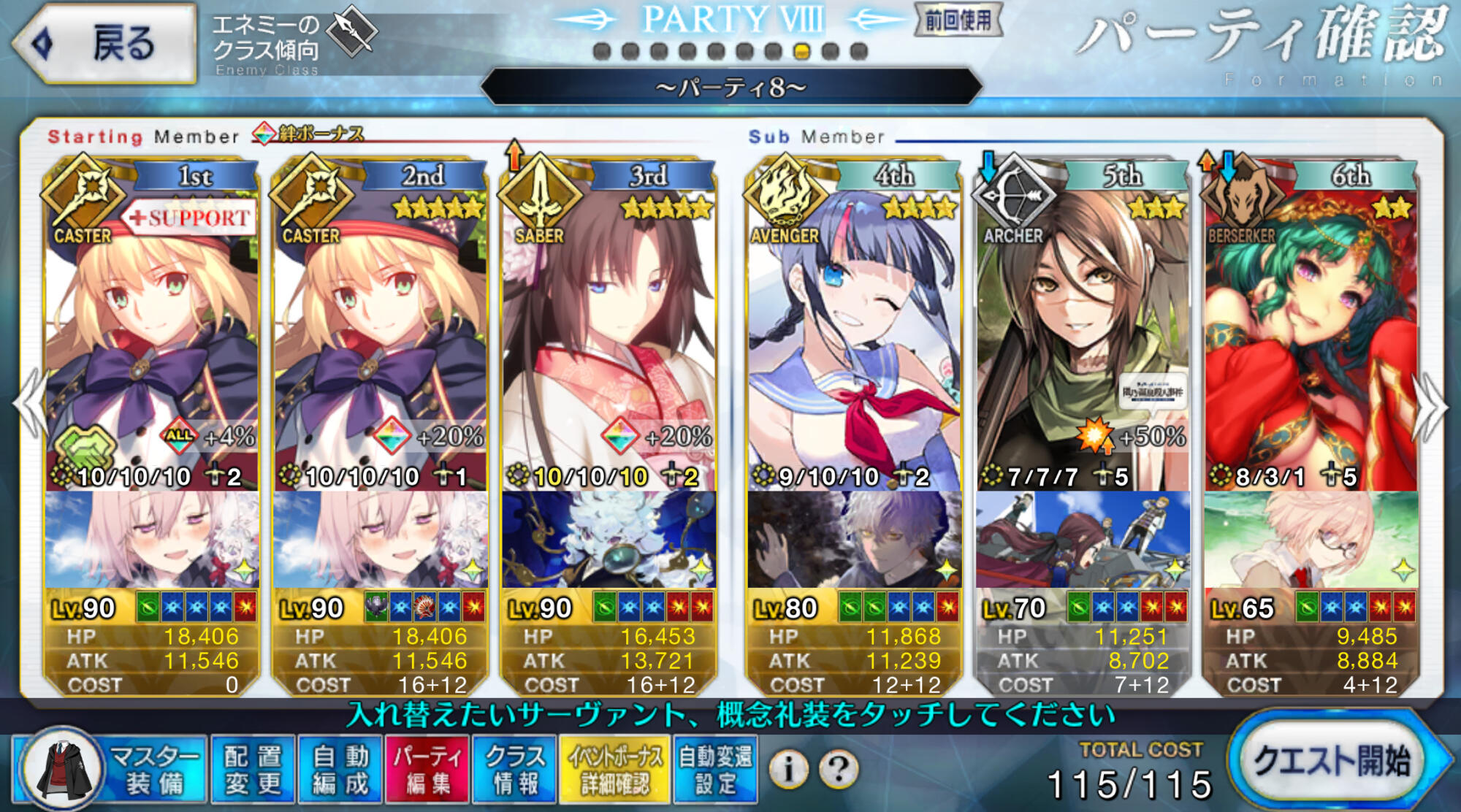Open the question mark help button

click(839, 768)
